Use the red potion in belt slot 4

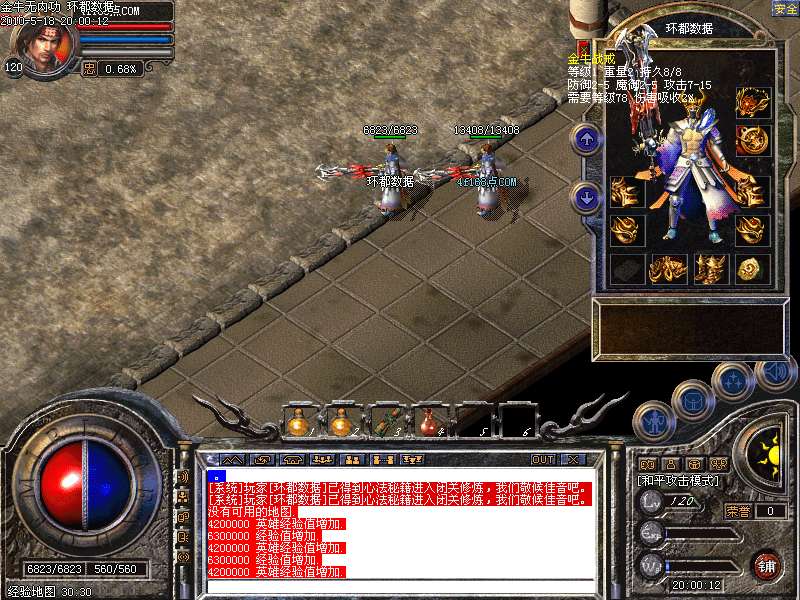[x=427, y=423]
